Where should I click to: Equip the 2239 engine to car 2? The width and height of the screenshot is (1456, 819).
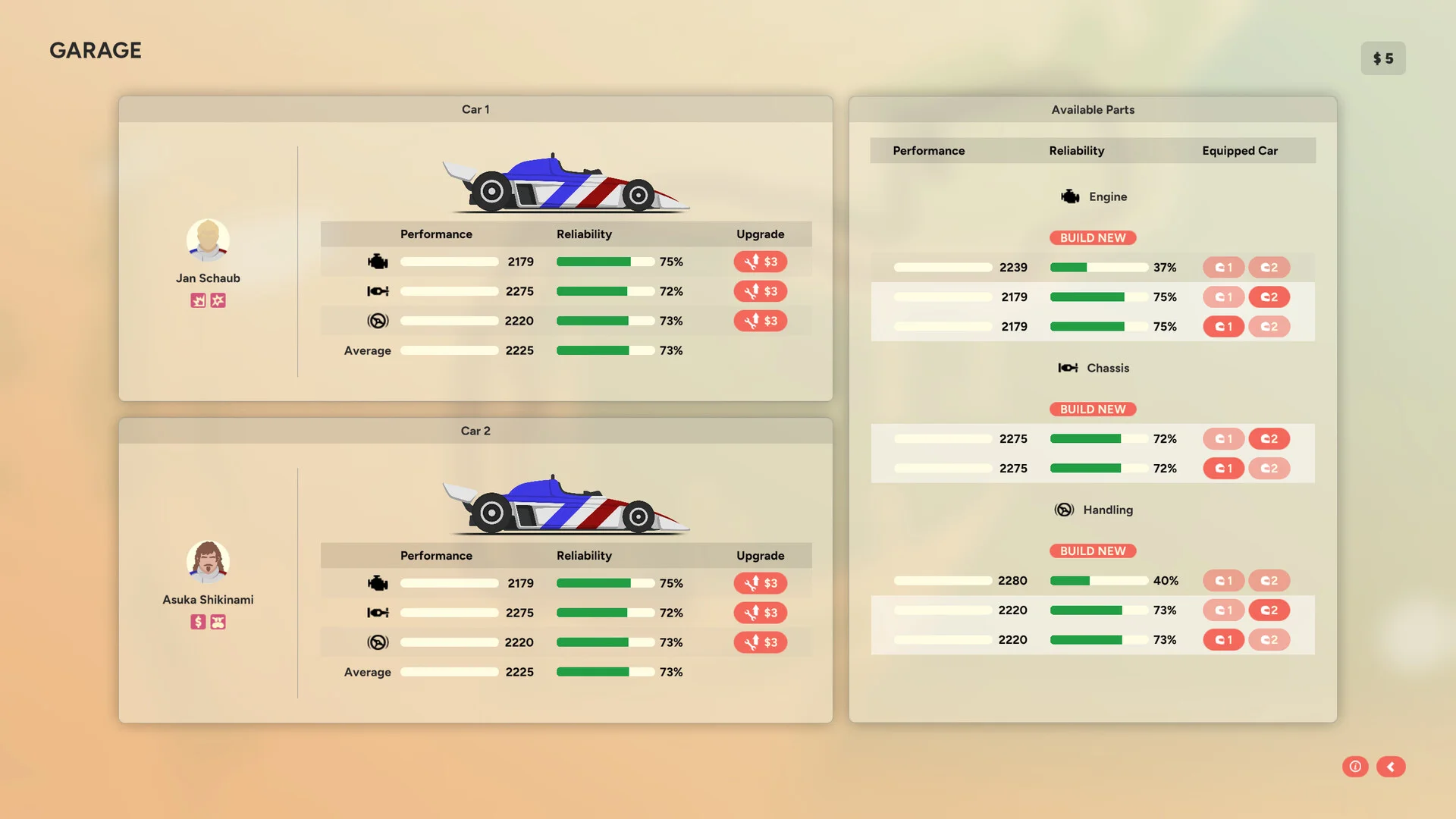pos(1269,268)
